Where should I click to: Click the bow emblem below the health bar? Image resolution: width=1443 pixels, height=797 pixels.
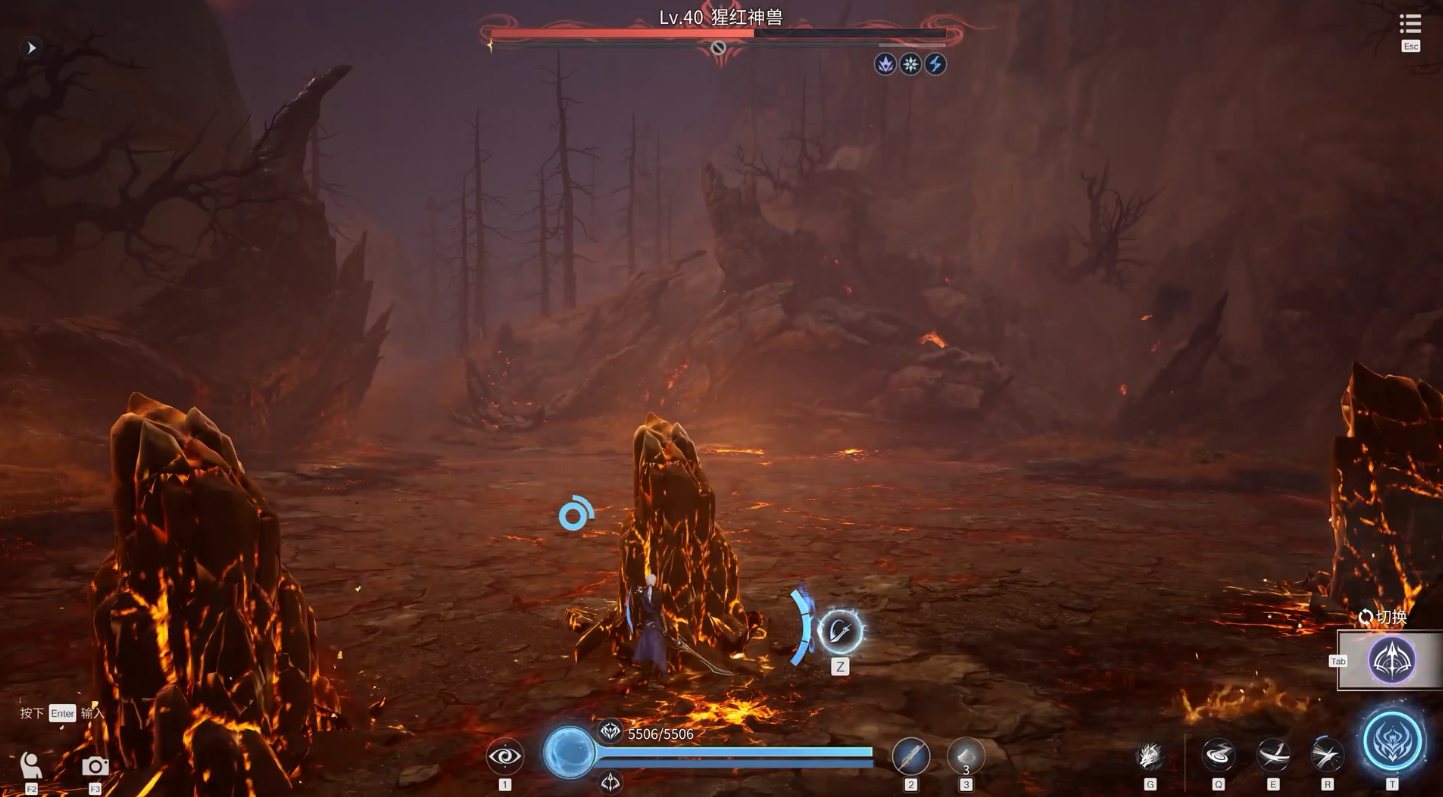[x=610, y=782]
